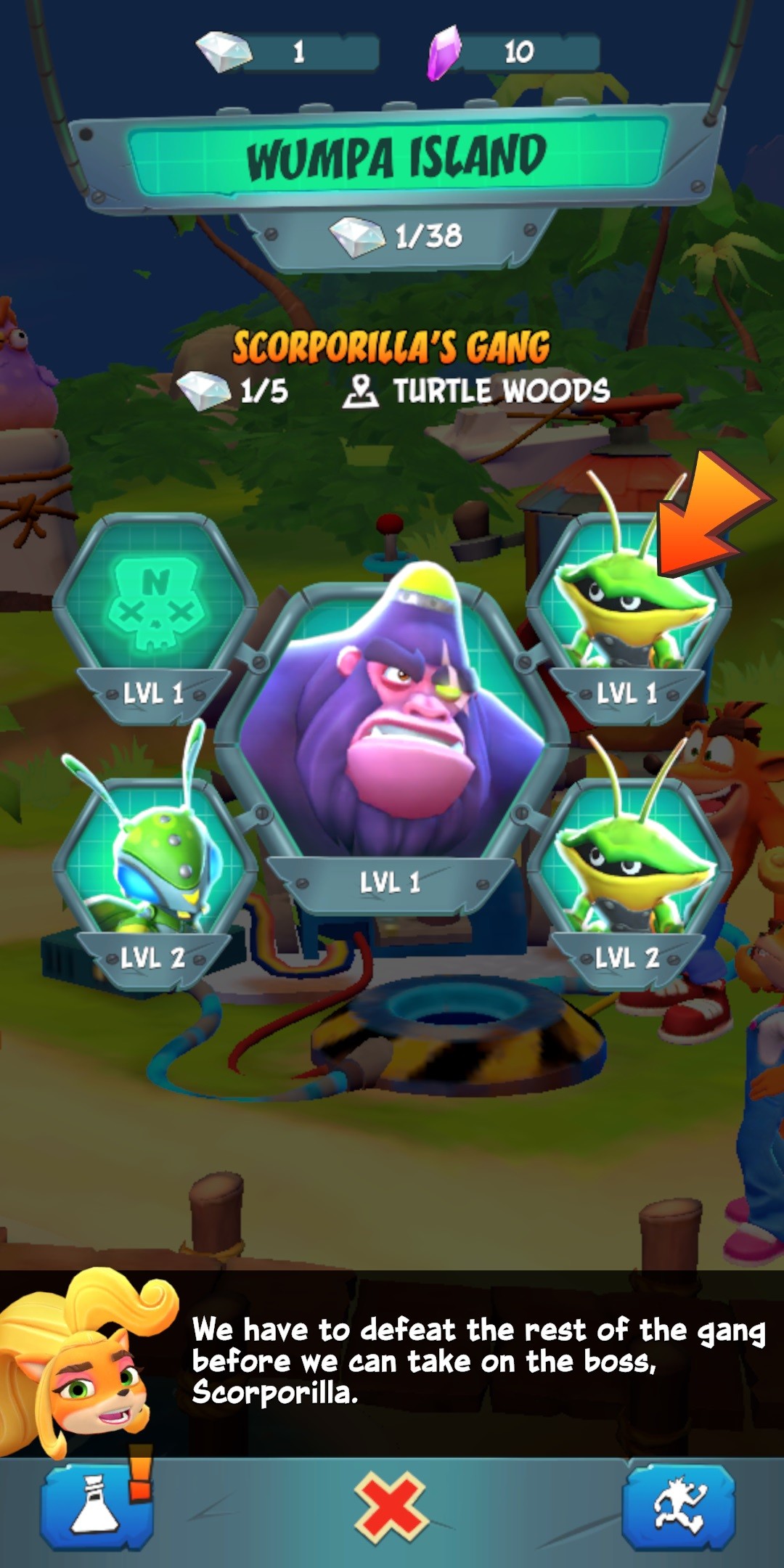Open the Wumpa Island title banner
Image resolution: width=784 pixels, height=1568 pixels.
(x=396, y=155)
